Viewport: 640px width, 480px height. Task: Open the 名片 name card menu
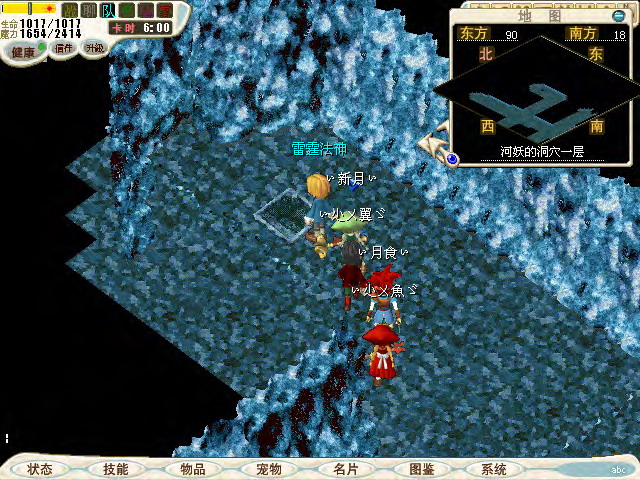[x=345, y=469]
